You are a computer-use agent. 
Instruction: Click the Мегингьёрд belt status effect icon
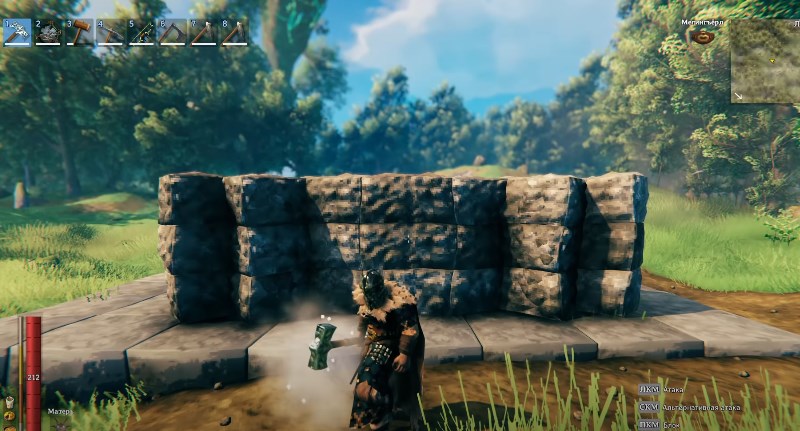tap(701, 37)
